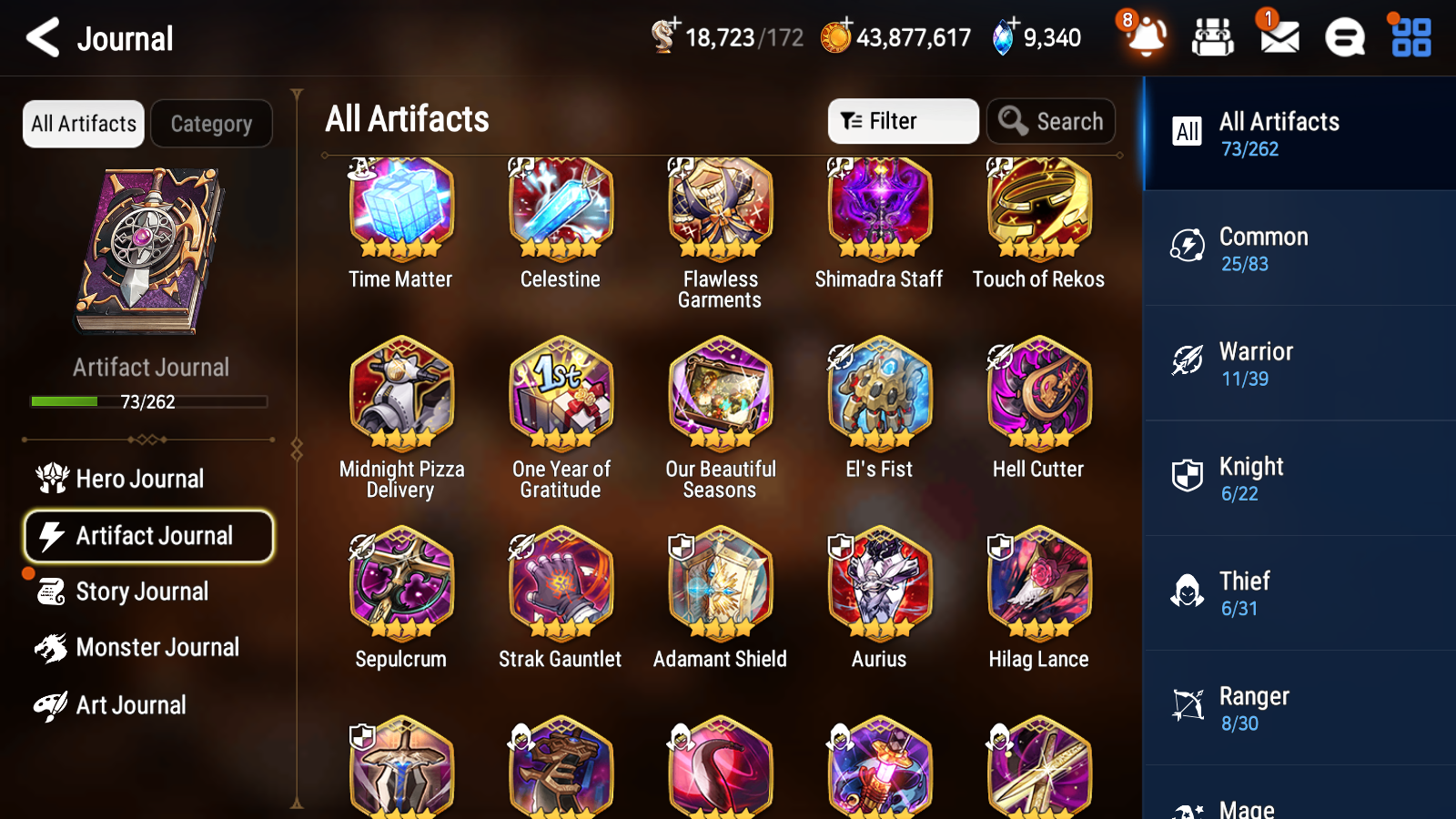Switch to the Category tab
This screenshot has height=819, width=1456.
coord(212,124)
